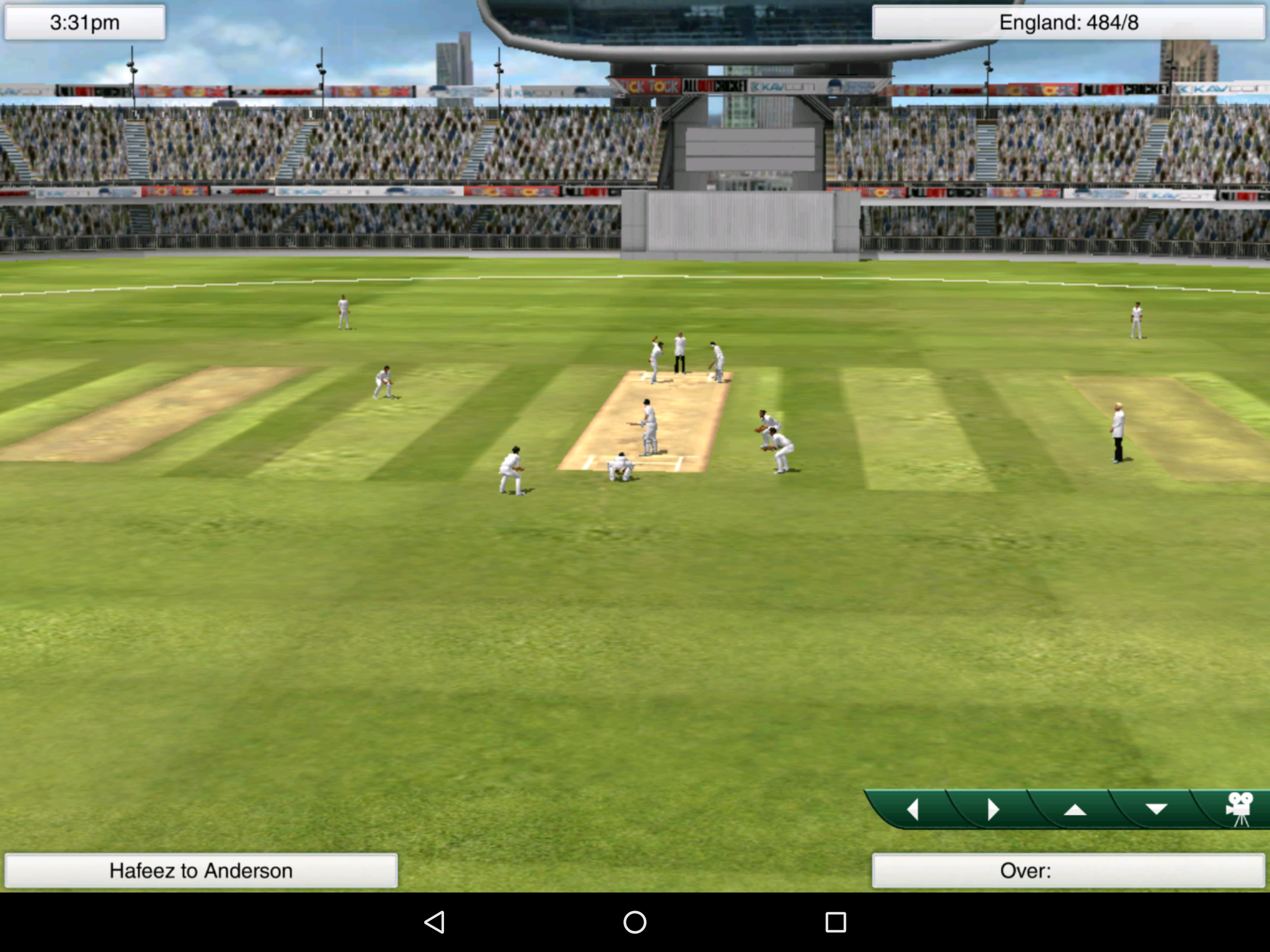
Task: Click the Hafeez to Anderson bowling panel
Action: pyautogui.click(x=201, y=870)
